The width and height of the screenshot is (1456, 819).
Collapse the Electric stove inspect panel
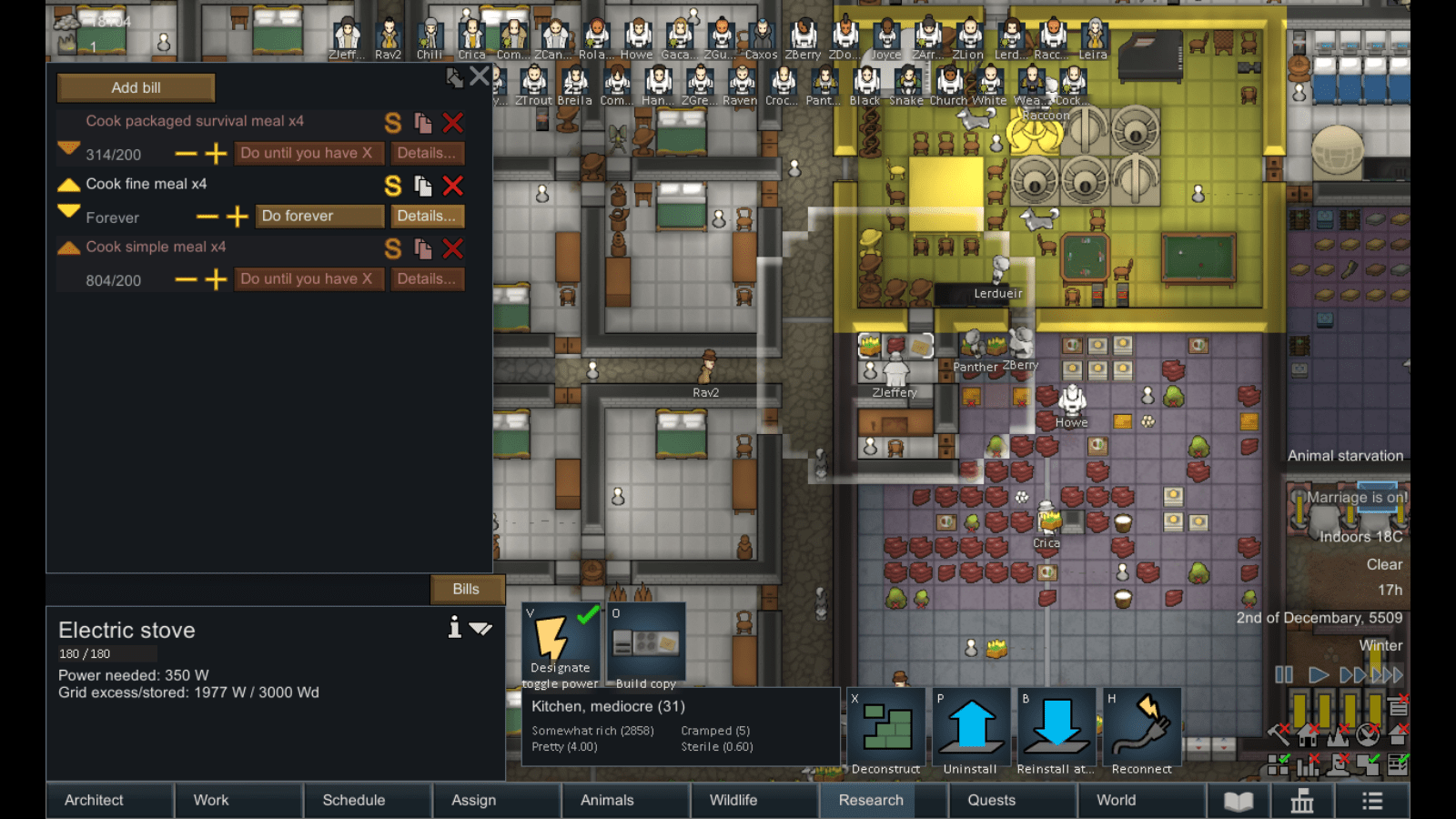coord(482,628)
